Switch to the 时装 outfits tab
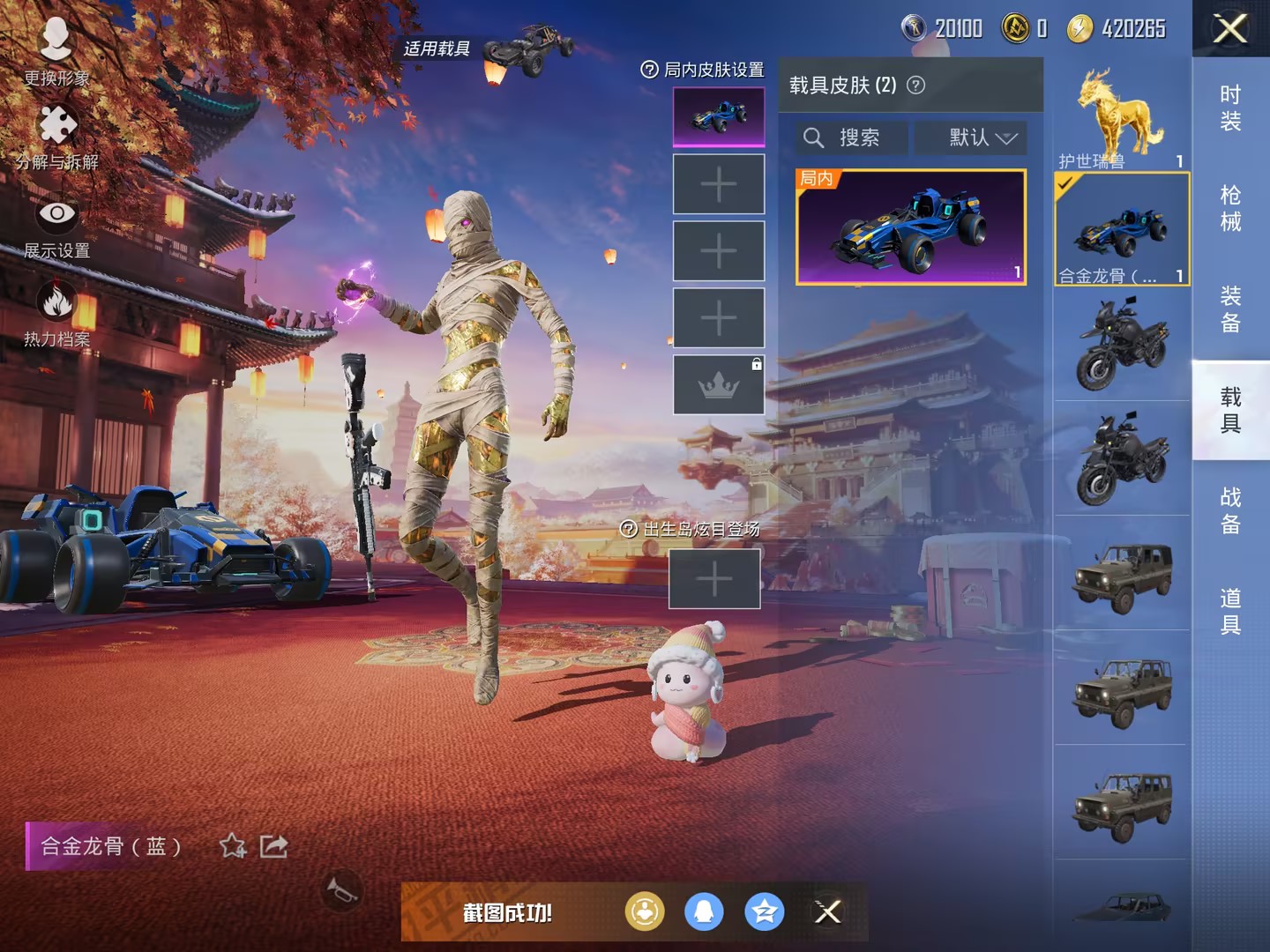 (1230, 108)
